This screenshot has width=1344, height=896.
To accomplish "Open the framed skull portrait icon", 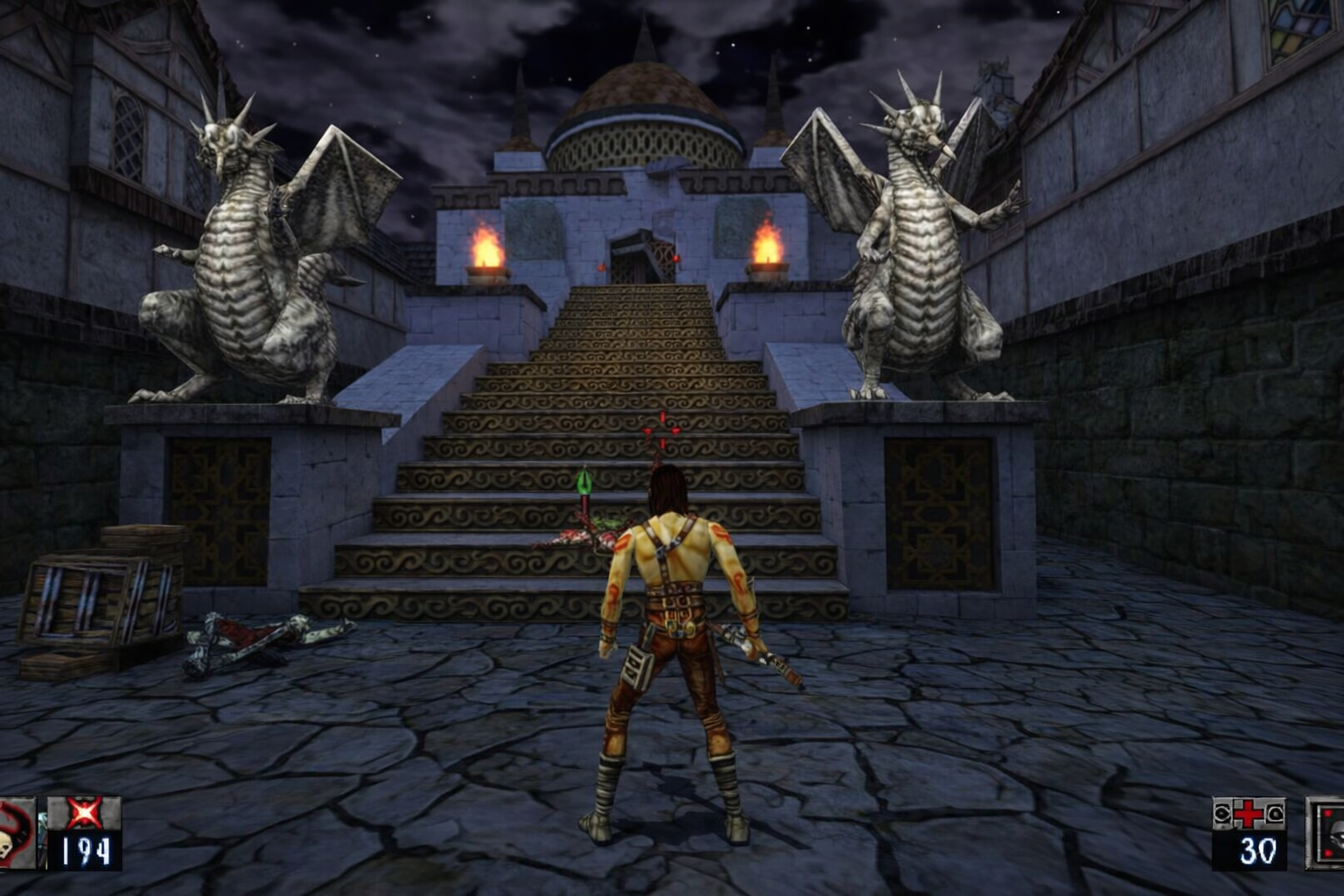I will click(x=1326, y=833).
